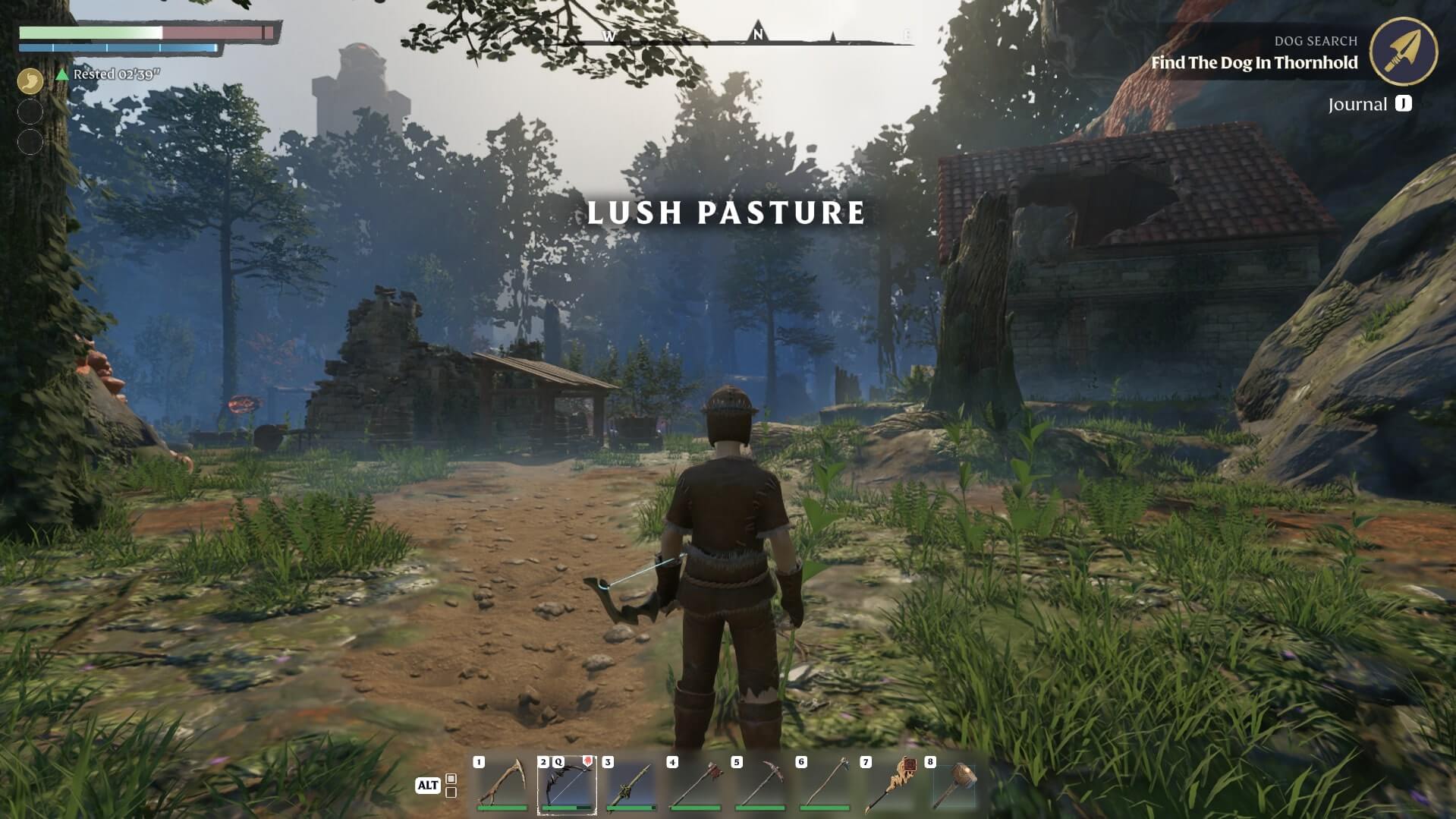Expand the quest tracker Dog Search entry

[1316, 41]
